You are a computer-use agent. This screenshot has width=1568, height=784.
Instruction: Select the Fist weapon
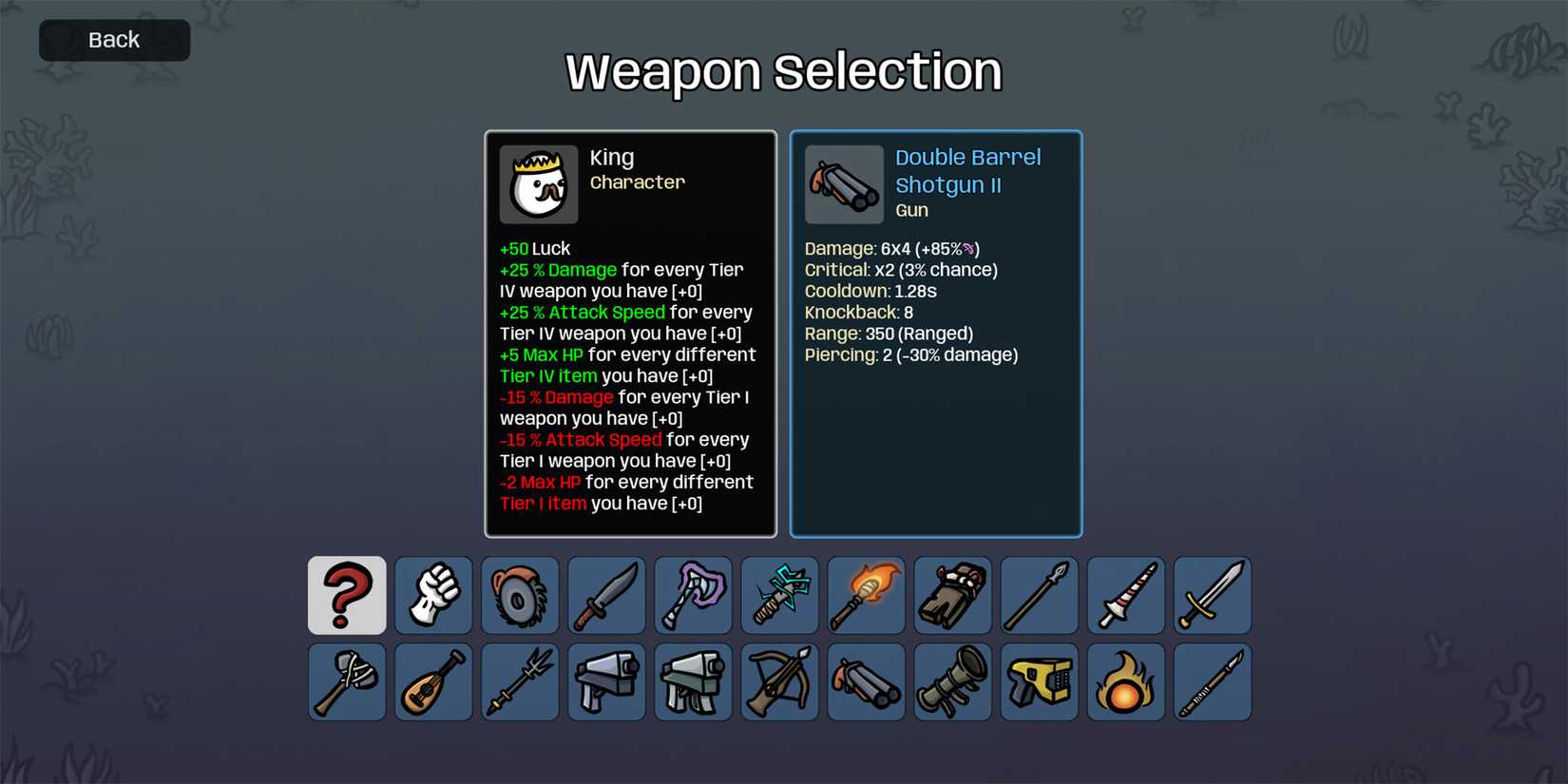(432, 596)
